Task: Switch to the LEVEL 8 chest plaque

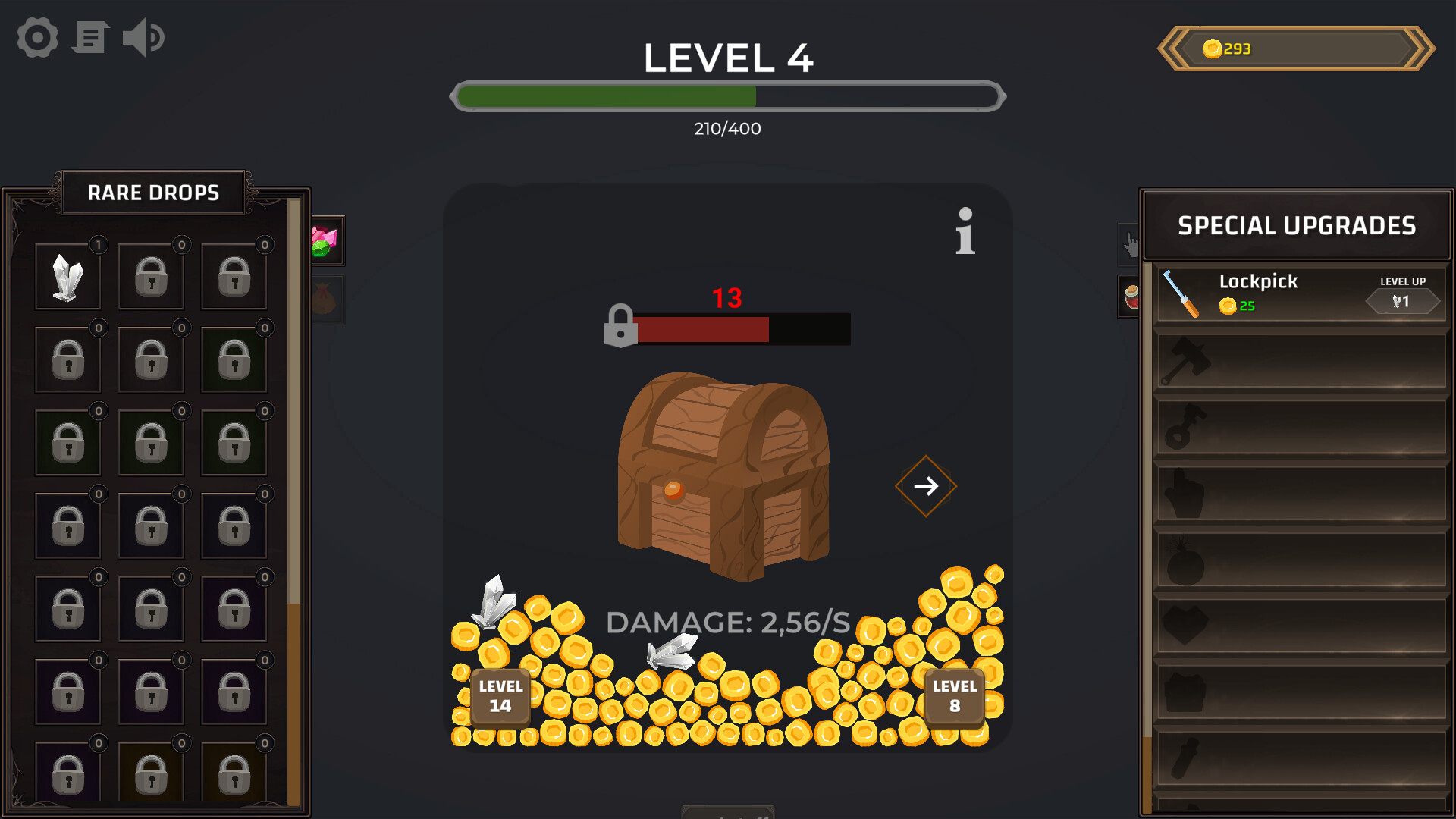Action: (955, 697)
